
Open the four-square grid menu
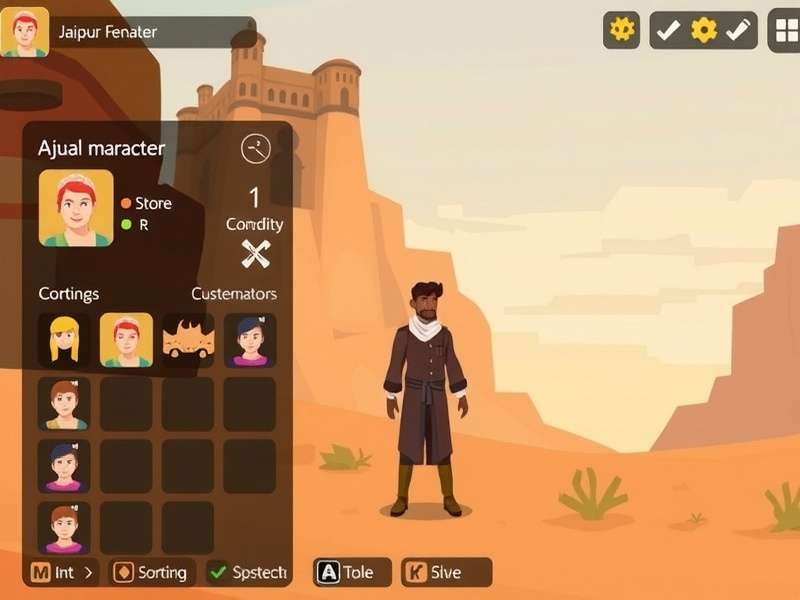786,31
